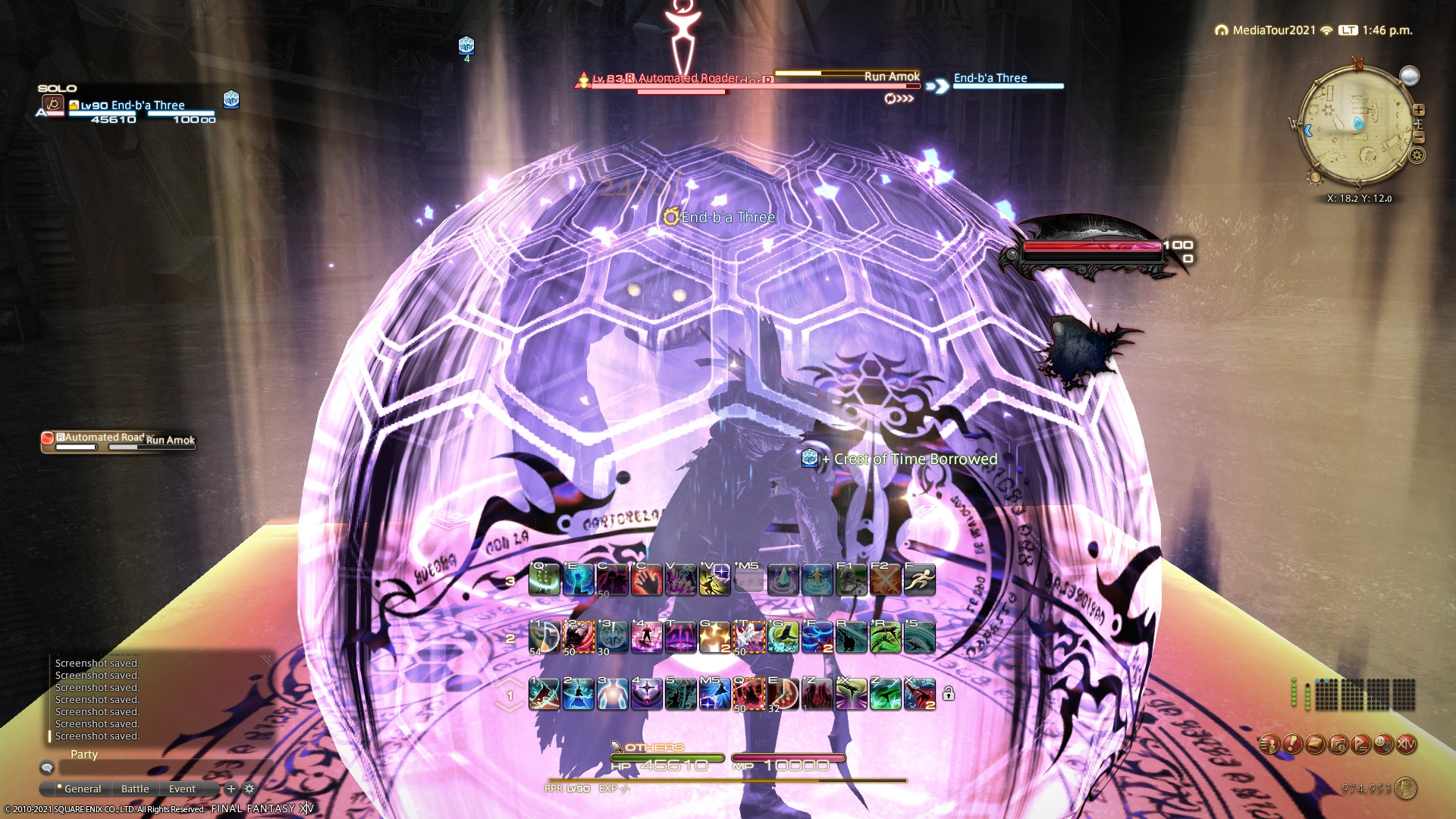Toggle the hotbar lock padlock icon
Viewport: 1456px width, 819px height.
point(947,693)
